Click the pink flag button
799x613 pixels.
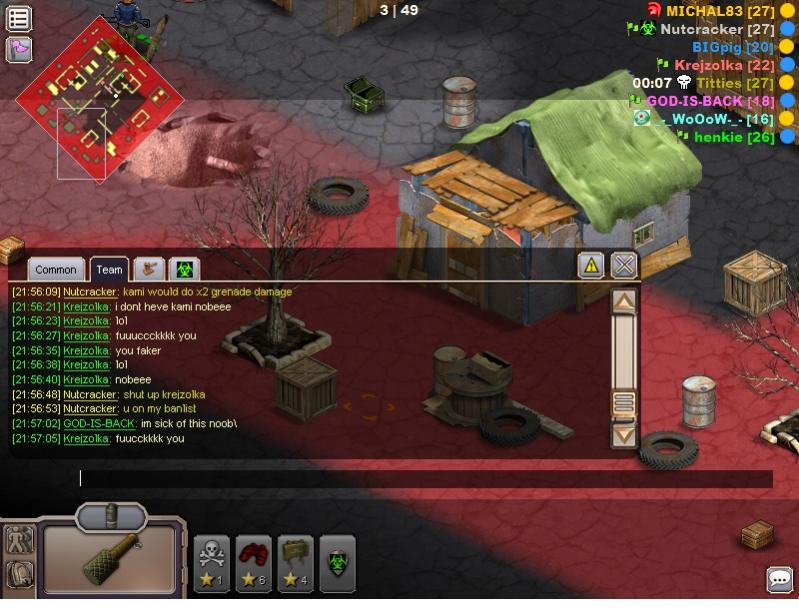(19, 49)
